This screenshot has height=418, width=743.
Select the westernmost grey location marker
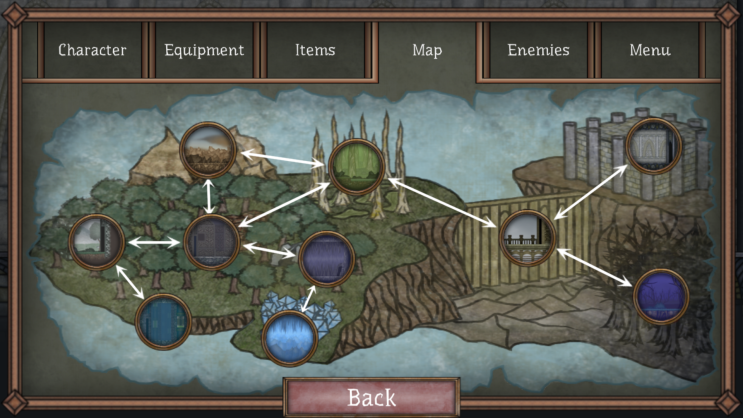[x=97, y=242]
